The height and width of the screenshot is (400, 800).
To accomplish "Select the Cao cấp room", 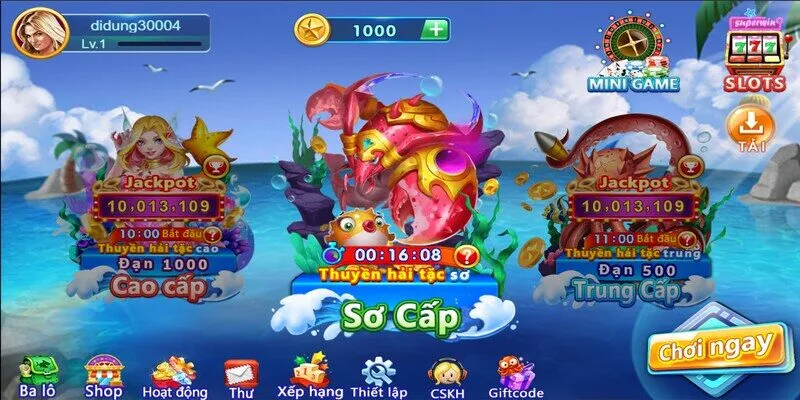I will [x=162, y=287].
